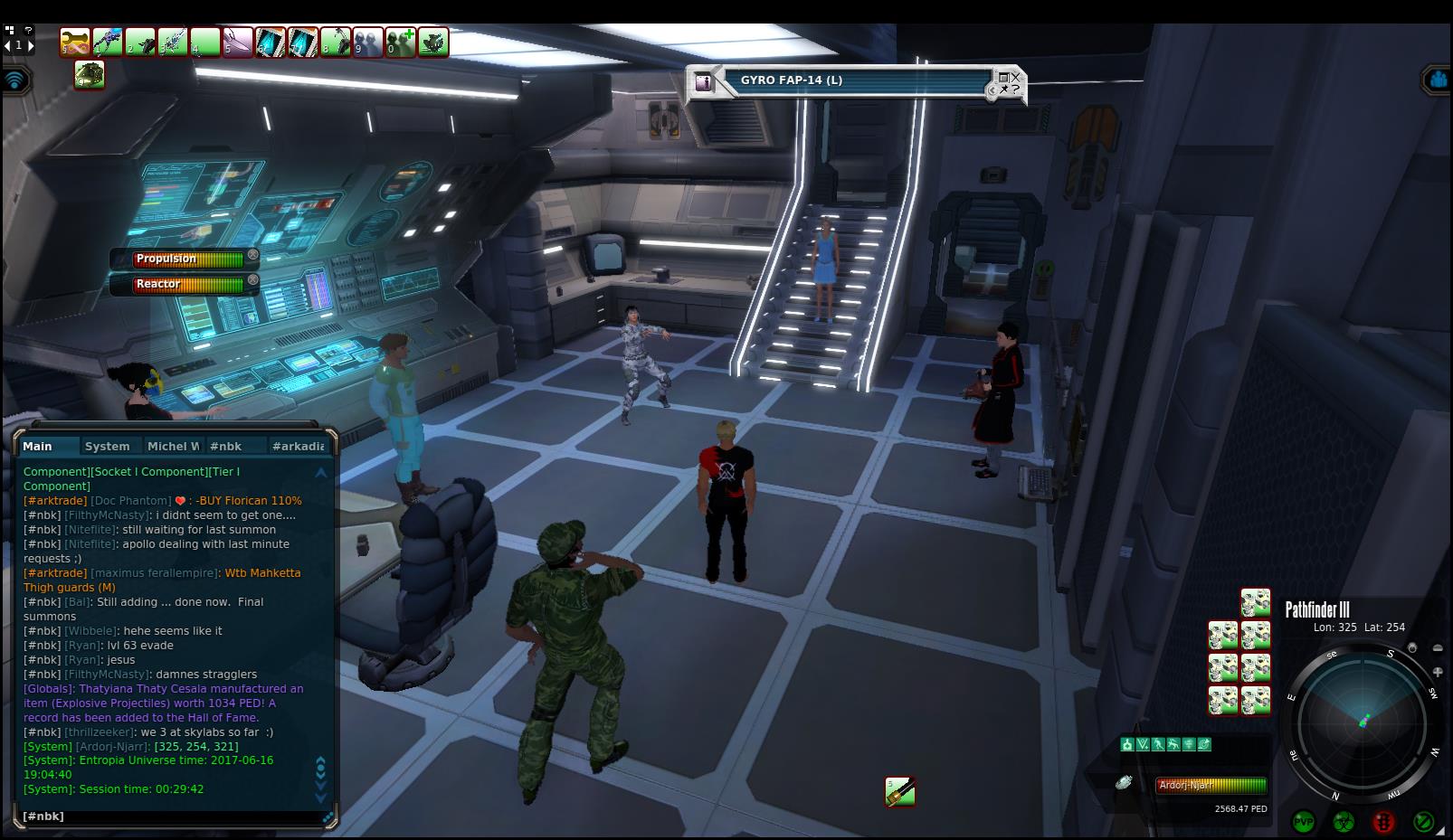Switch to the Main chat tab
This screenshot has height=840, width=1453.
click(x=38, y=446)
